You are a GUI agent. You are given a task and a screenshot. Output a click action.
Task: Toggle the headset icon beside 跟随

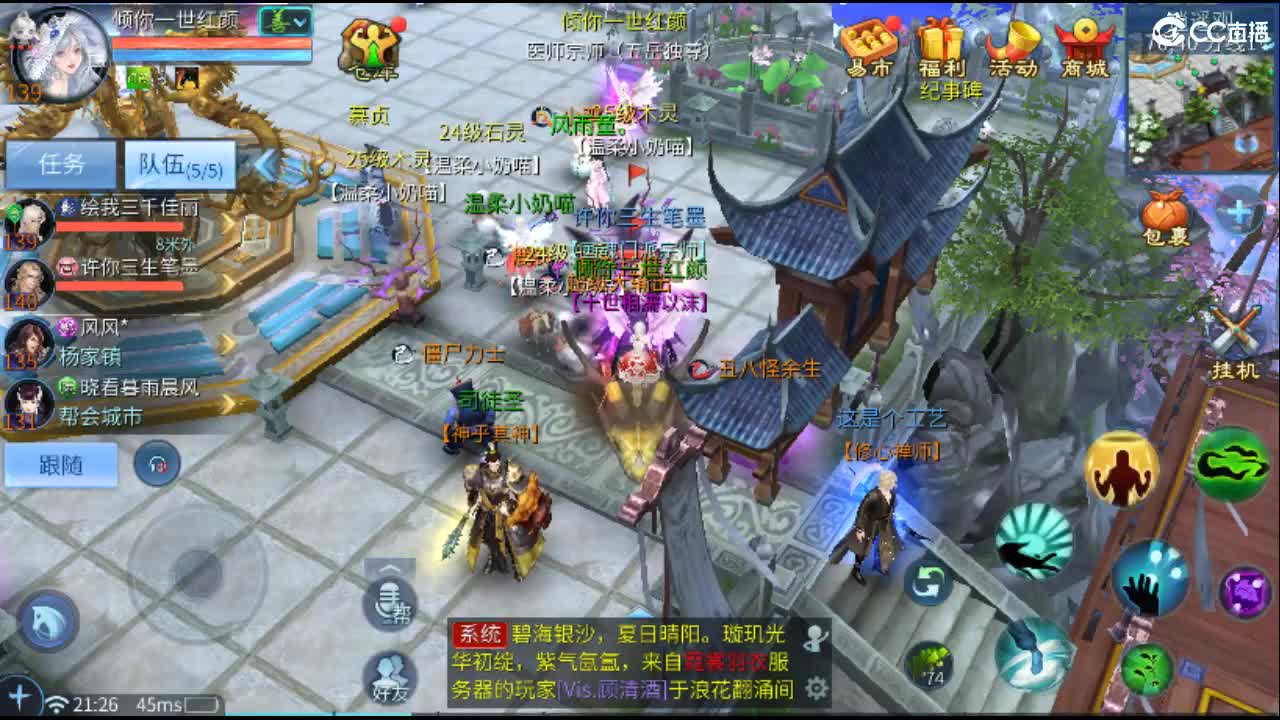(155, 465)
